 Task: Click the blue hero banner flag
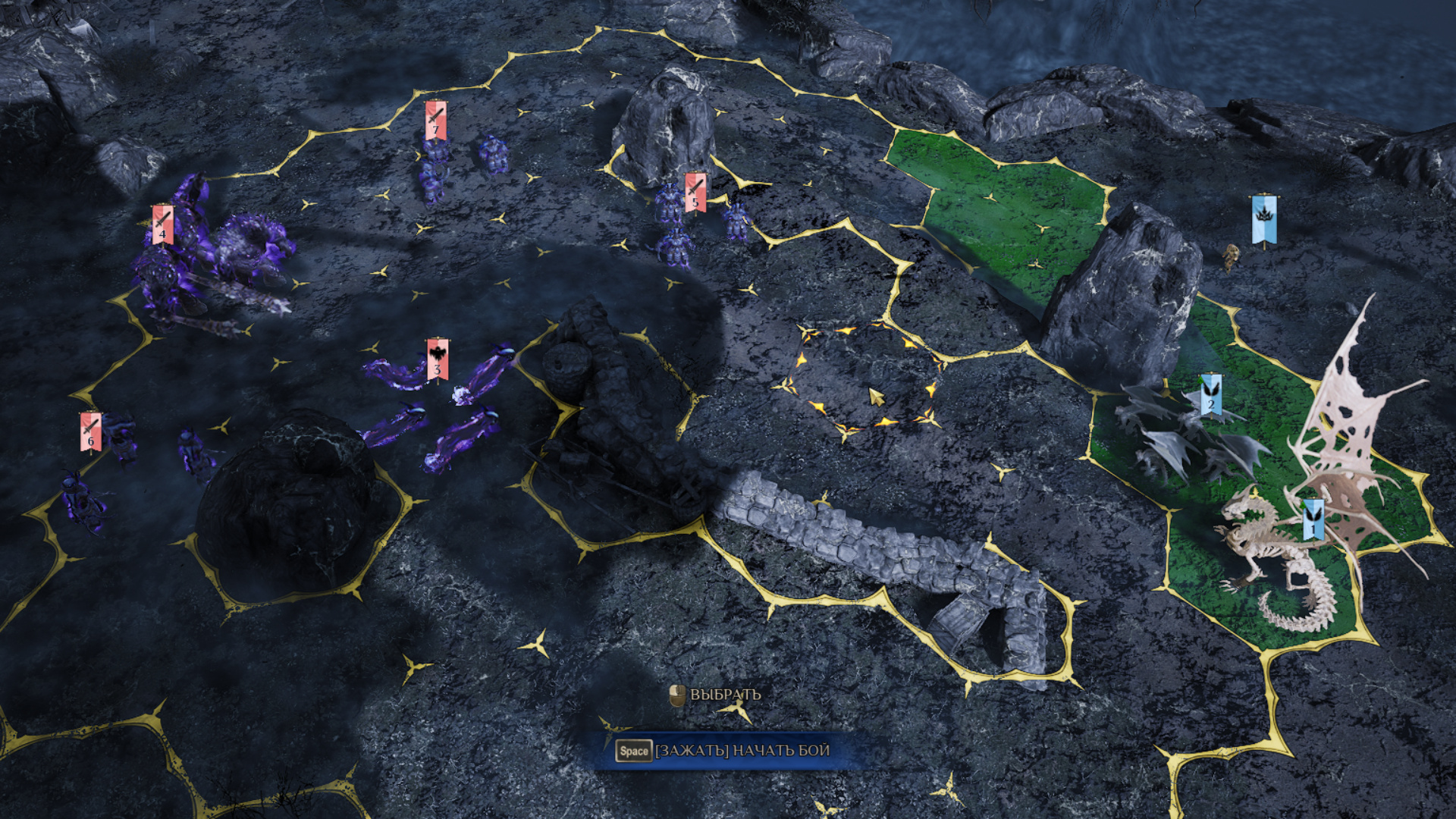1263,220
